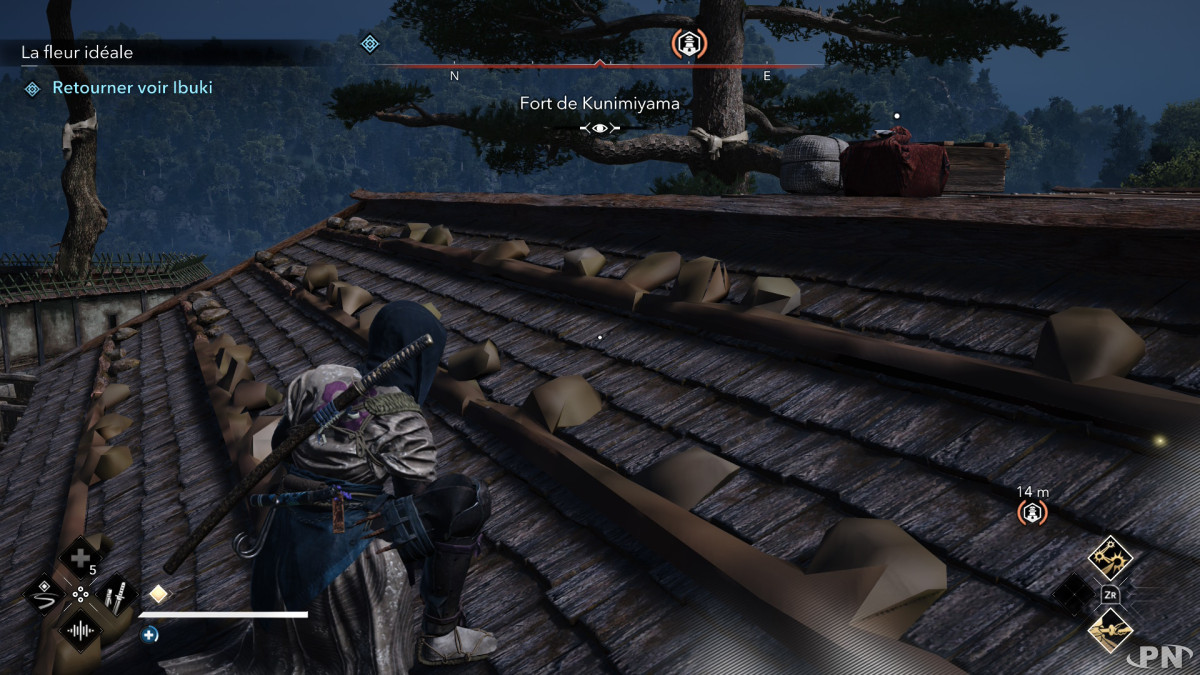Click the Fort de Kunimiyama location label
Screen dimensions: 1200x675
[600, 103]
